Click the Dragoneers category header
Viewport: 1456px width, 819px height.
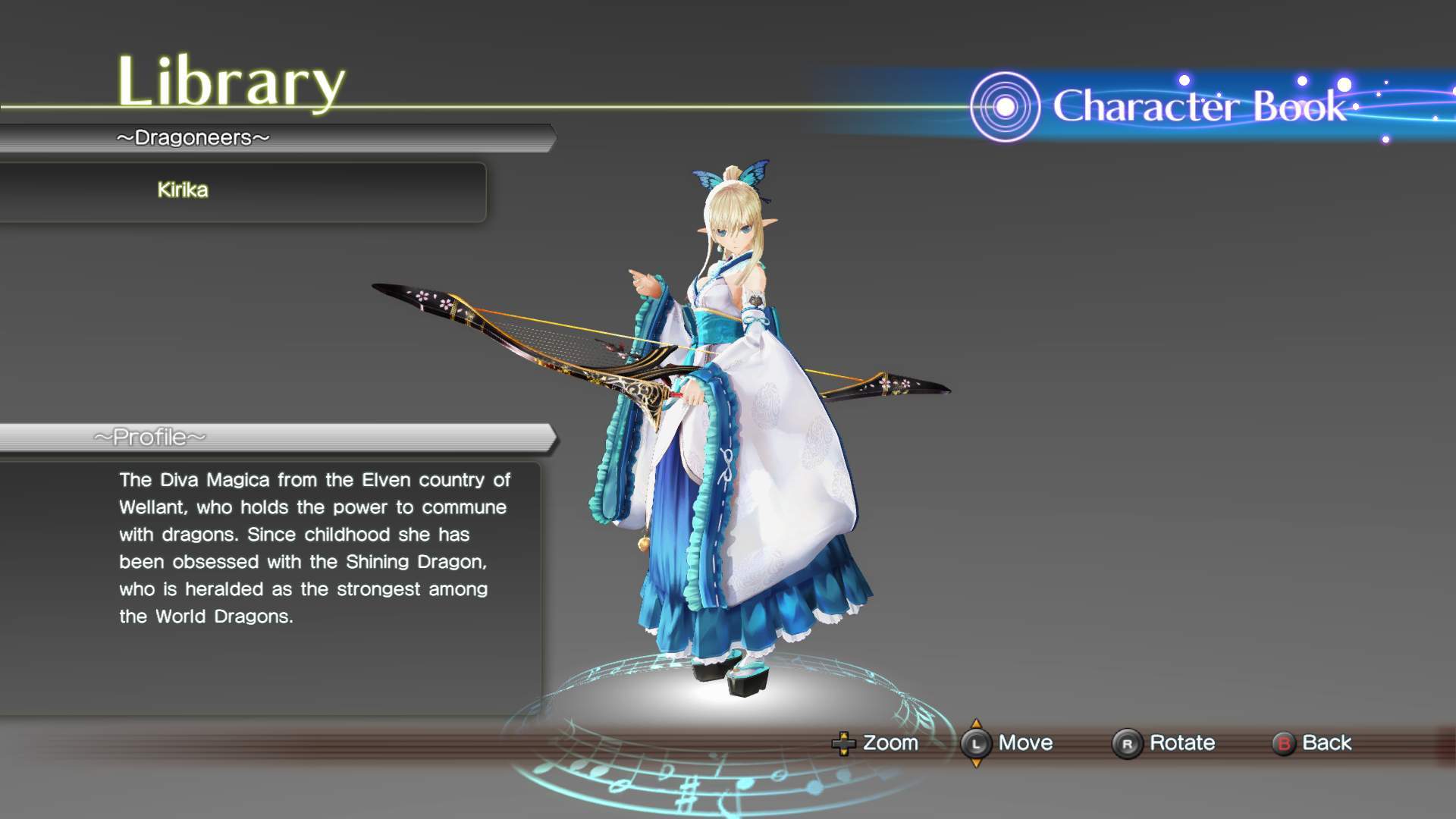coord(193,138)
